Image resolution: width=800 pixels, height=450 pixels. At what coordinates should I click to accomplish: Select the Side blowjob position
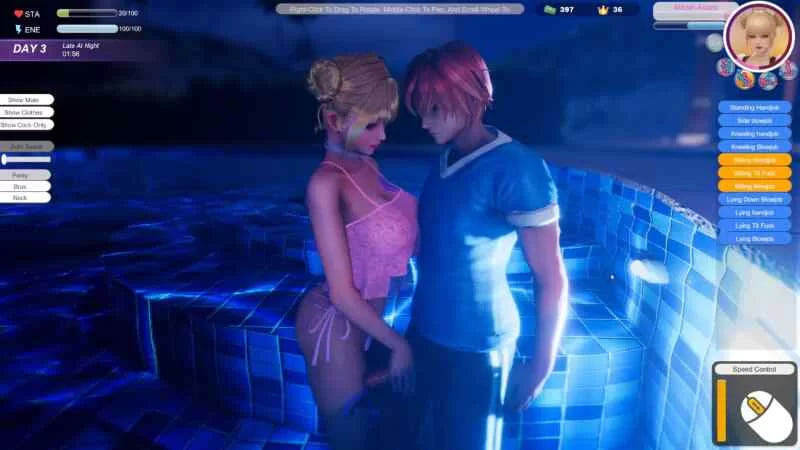point(754,120)
